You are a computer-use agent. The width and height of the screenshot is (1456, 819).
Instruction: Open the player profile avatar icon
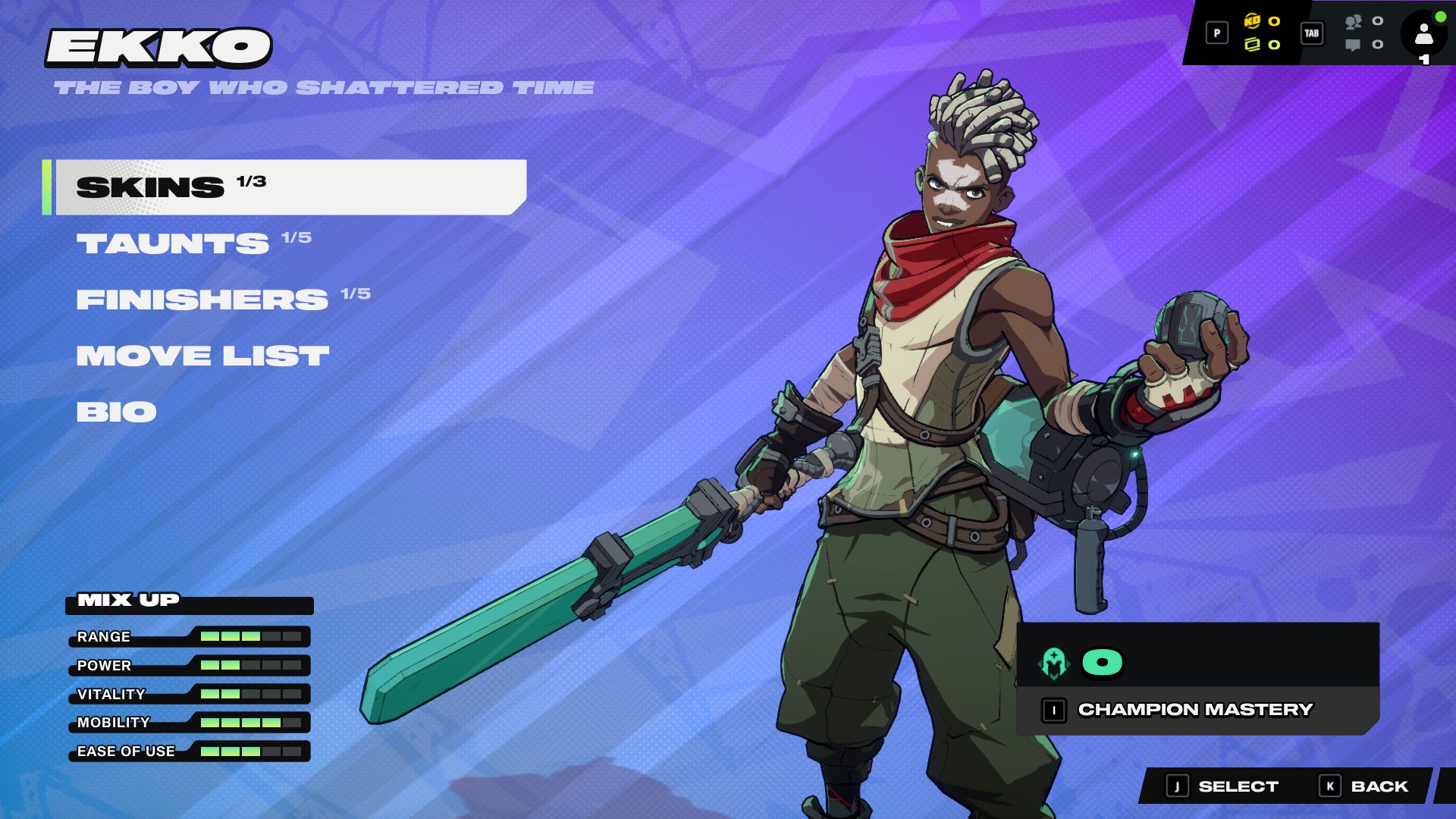pos(1423,34)
